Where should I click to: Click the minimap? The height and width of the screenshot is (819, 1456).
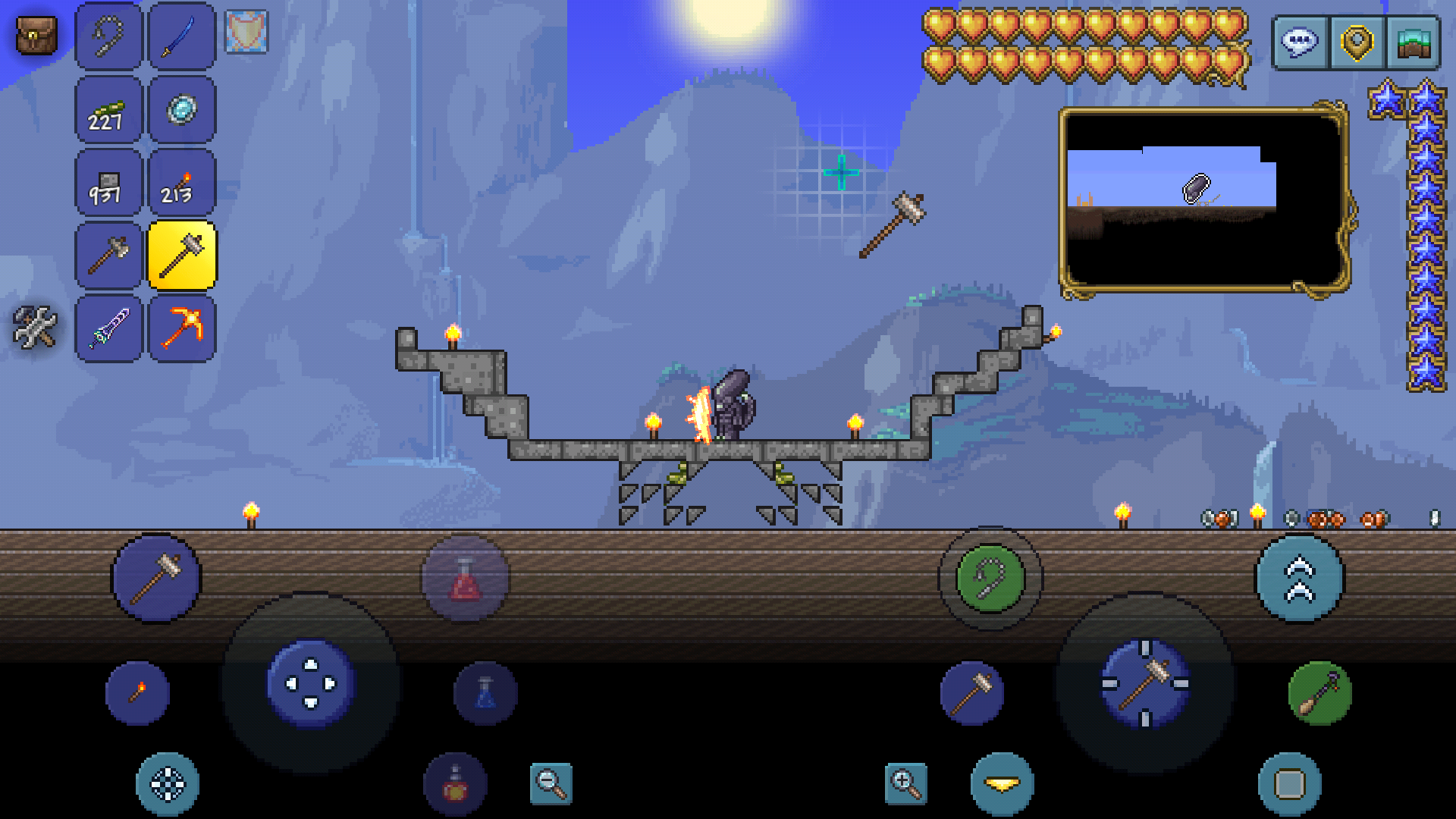pos(1203,200)
